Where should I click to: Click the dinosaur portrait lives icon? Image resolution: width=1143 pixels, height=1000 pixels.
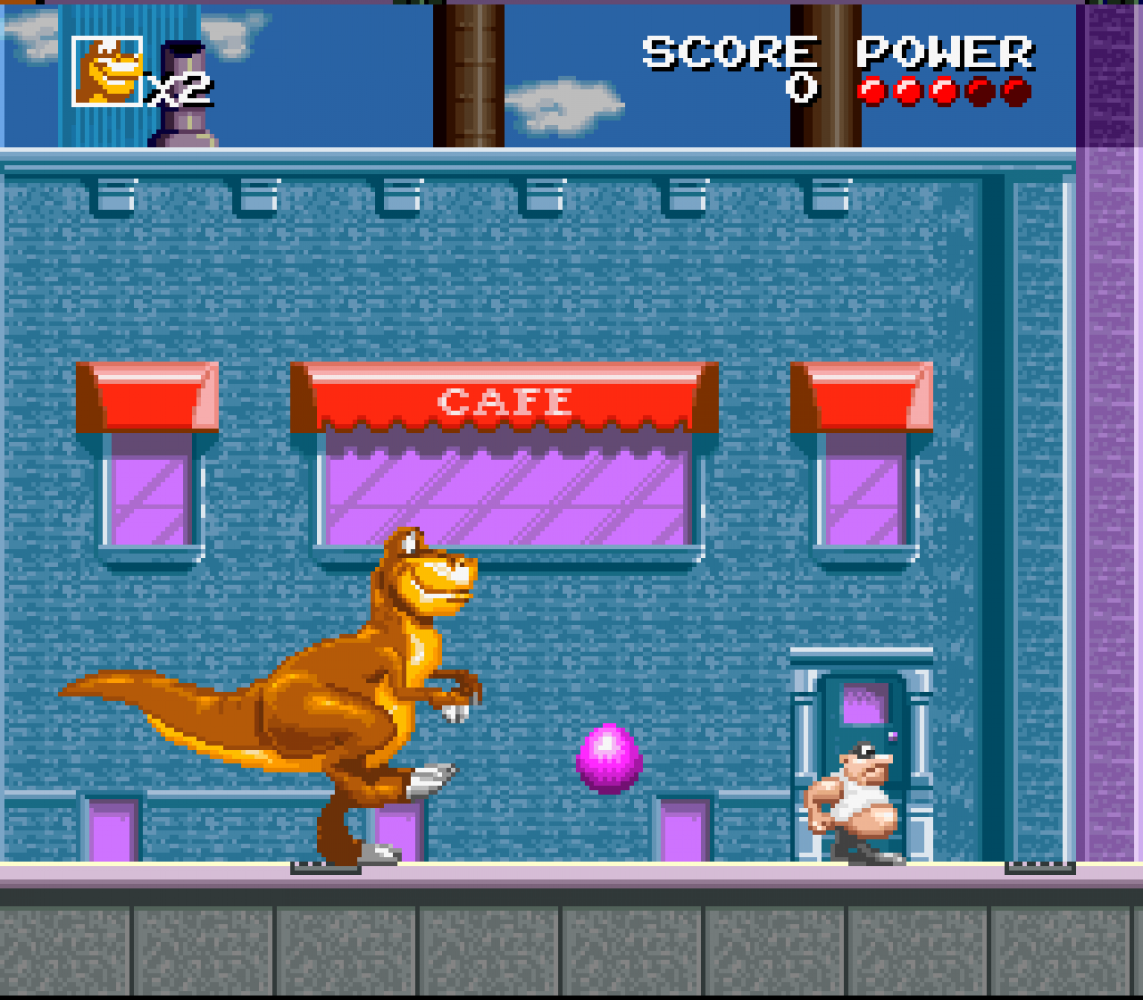tap(107, 71)
